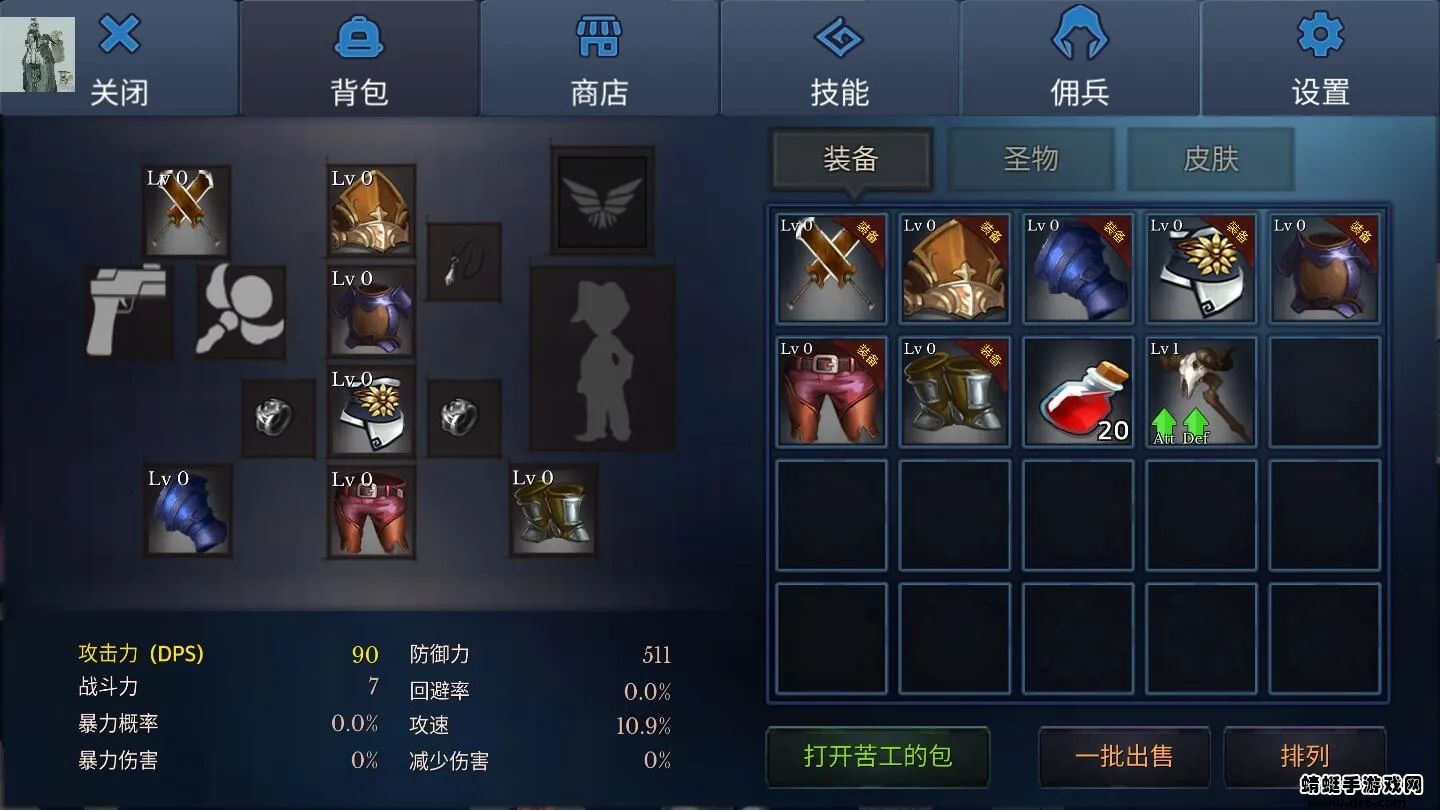Screen dimensions: 1440x810
Task: Select the pistol equipment slot icon
Action: tap(128, 312)
